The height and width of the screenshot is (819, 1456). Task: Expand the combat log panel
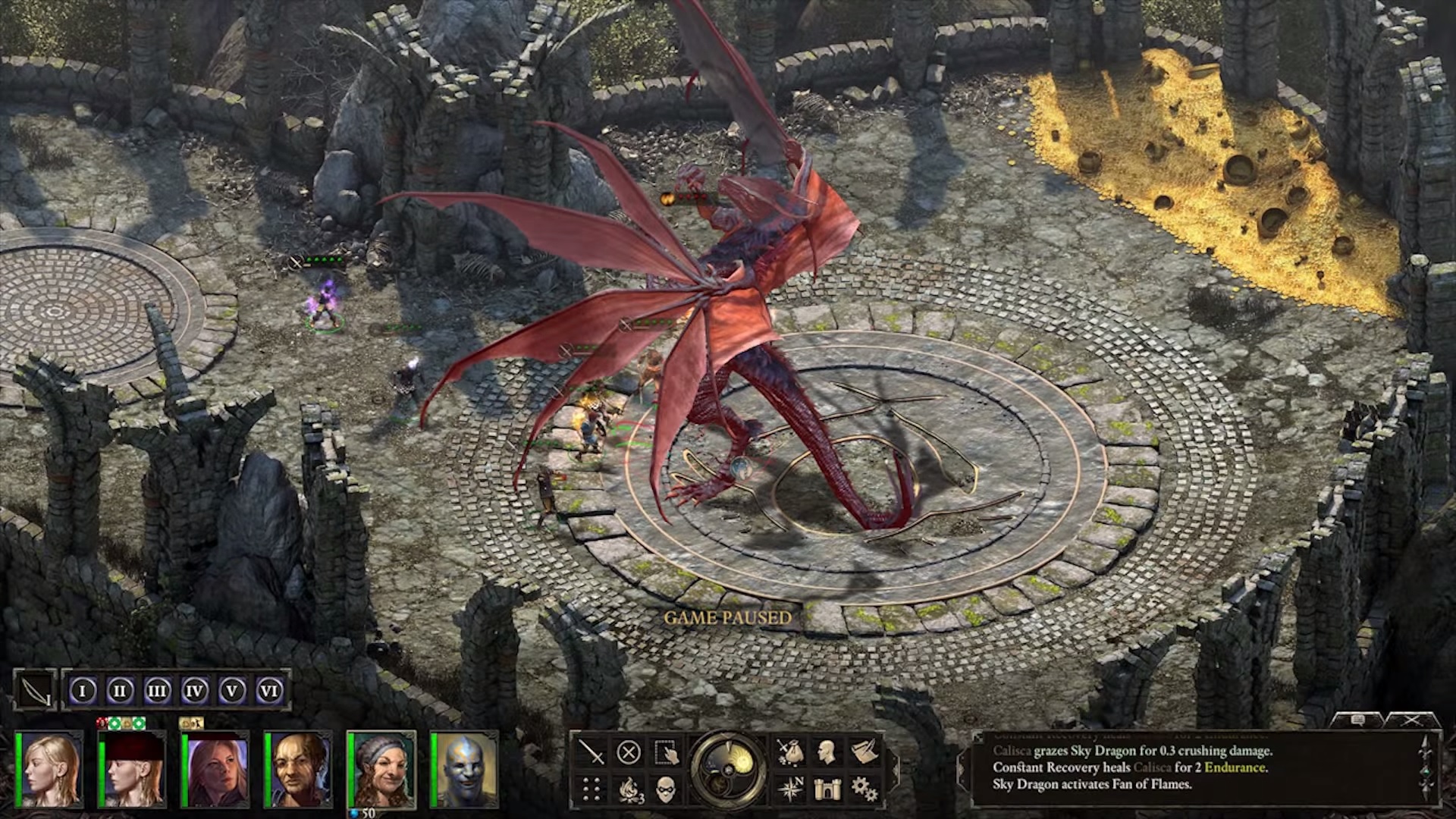(x=978, y=737)
